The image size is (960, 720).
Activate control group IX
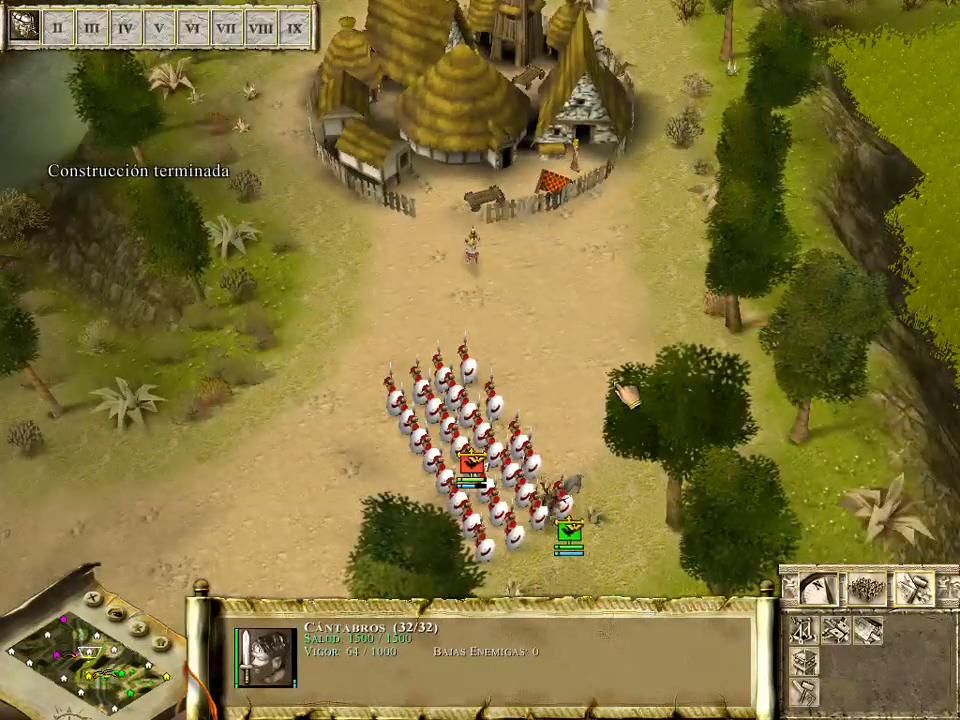pyautogui.click(x=294, y=27)
